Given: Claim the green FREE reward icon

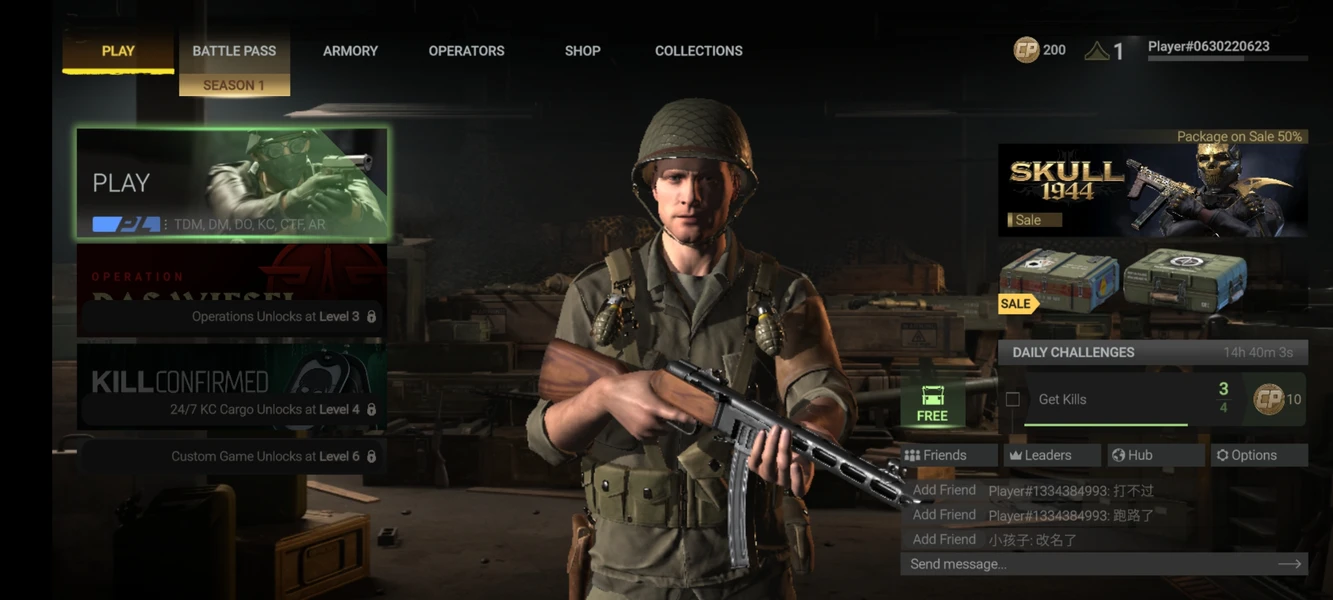Looking at the screenshot, I should pos(932,402).
